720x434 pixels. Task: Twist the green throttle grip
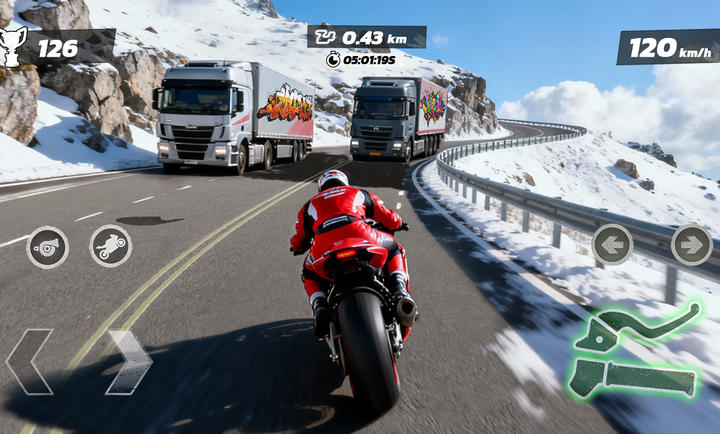pyautogui.click(x=634, y=380)
